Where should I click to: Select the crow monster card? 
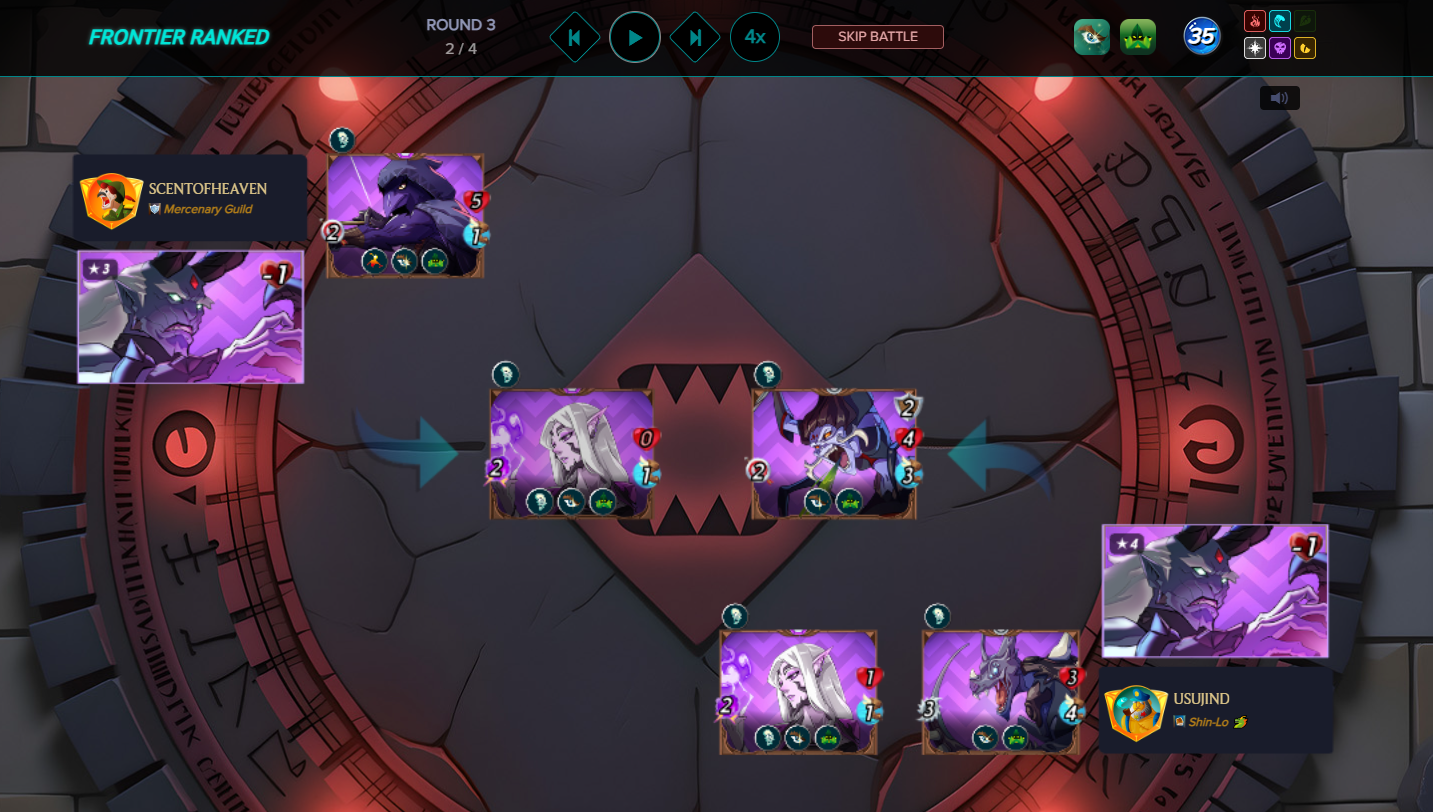pos(405,215)
